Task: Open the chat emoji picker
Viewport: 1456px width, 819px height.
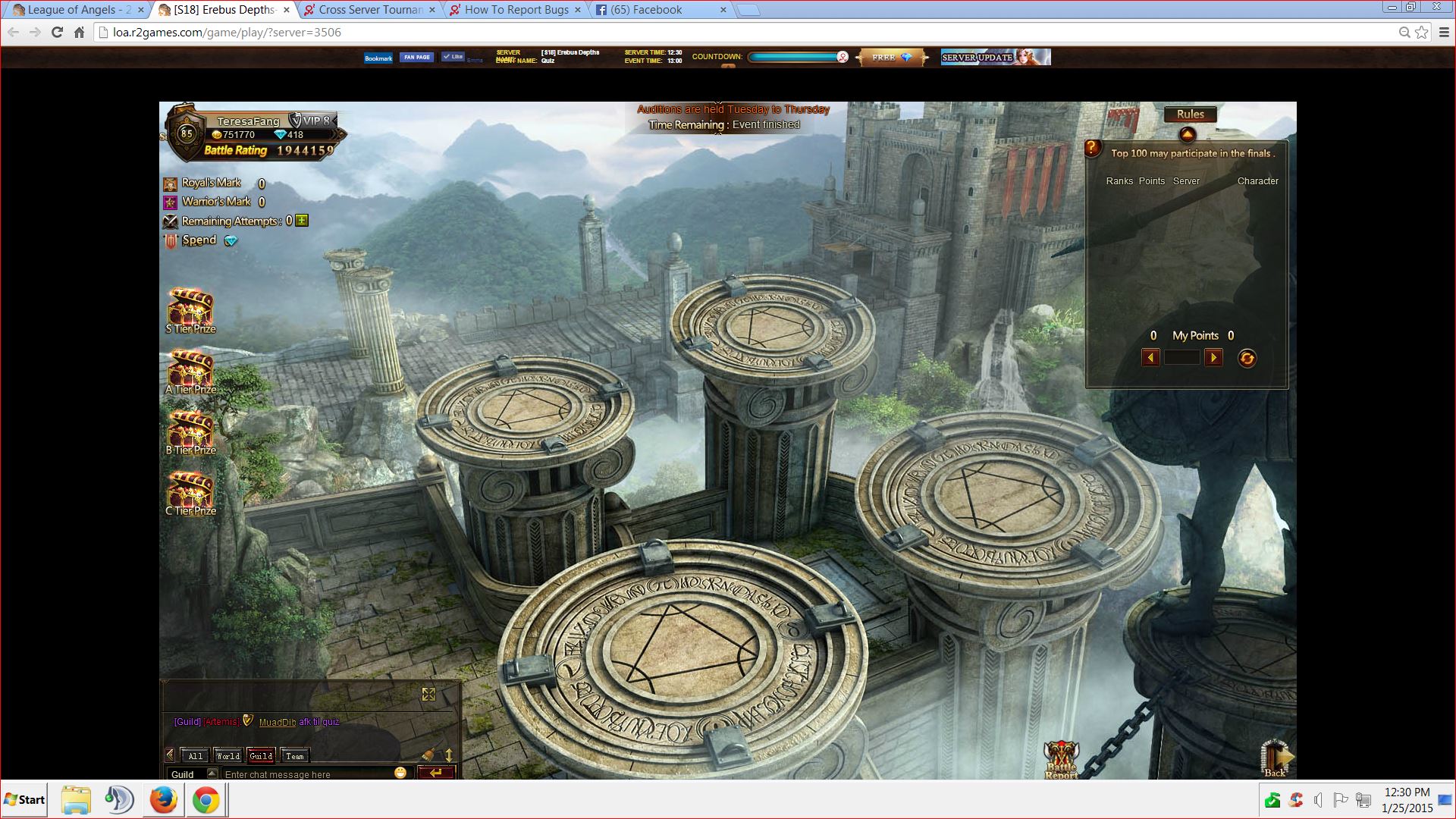Action: pos(400,773)
